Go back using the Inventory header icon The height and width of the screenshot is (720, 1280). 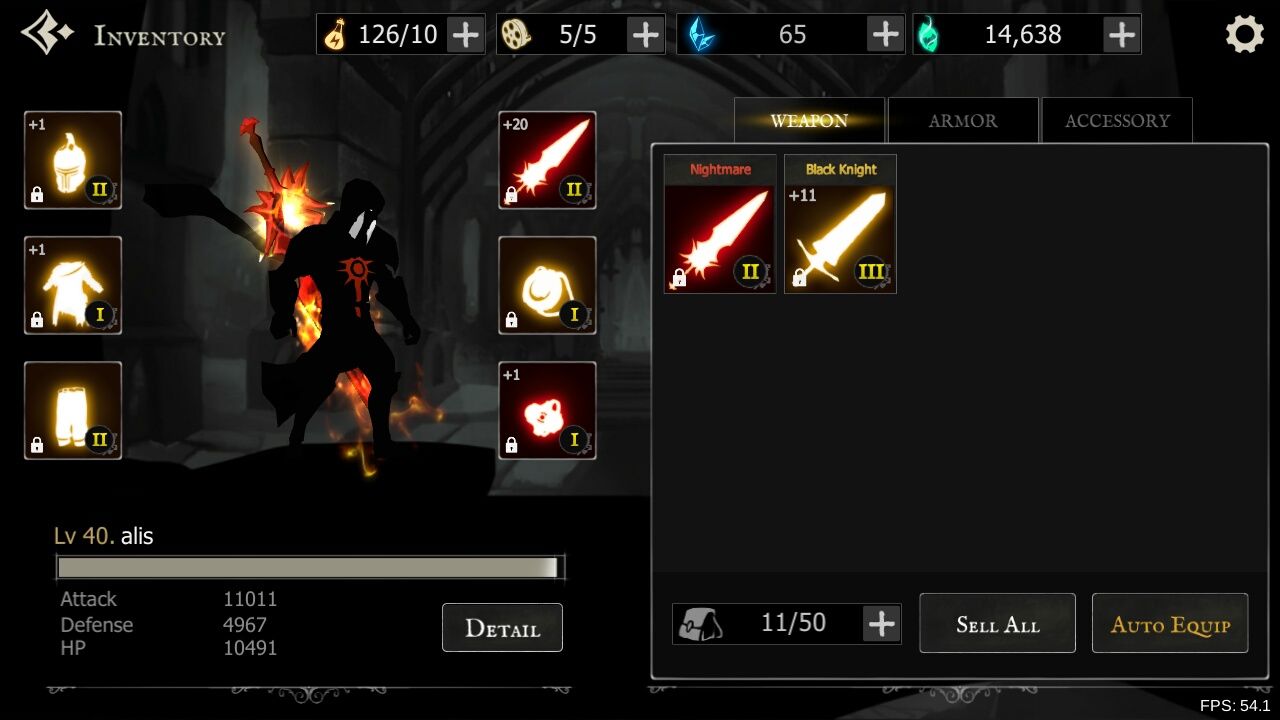coord(47,34)
